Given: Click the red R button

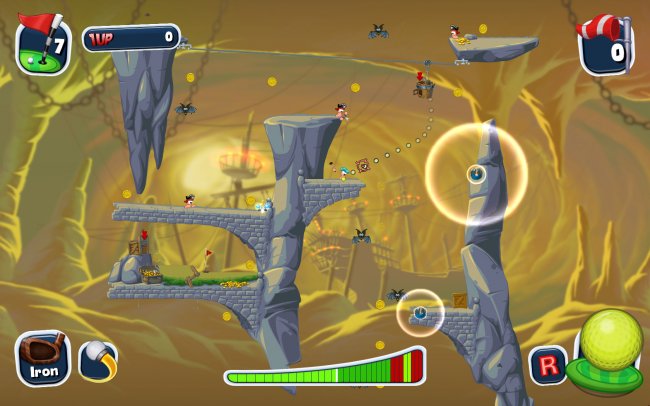Looking at the screenshot, I should pyautogui.click(x=546, y=364).
